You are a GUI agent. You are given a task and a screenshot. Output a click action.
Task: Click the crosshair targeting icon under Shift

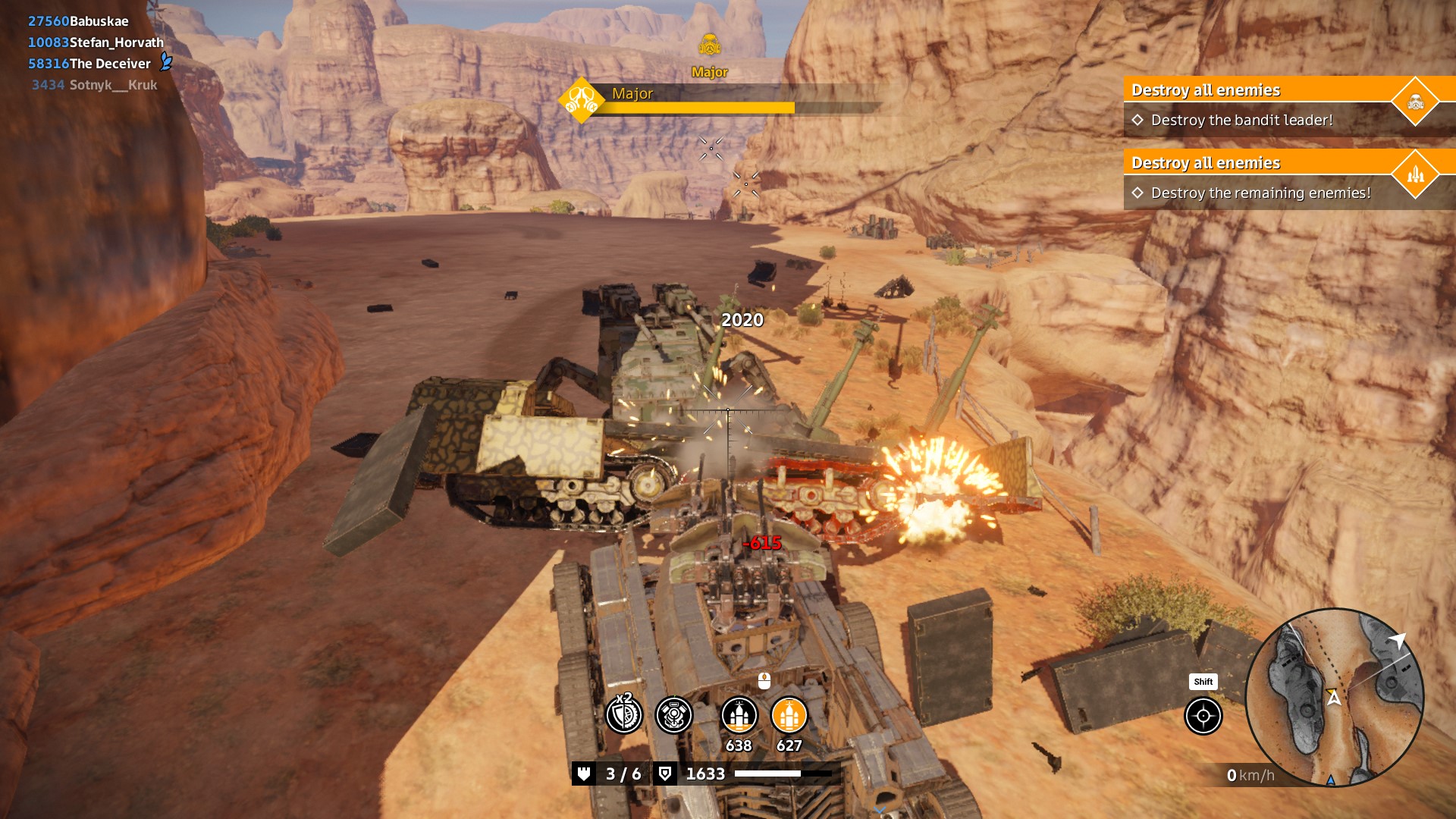point(1203,716)
